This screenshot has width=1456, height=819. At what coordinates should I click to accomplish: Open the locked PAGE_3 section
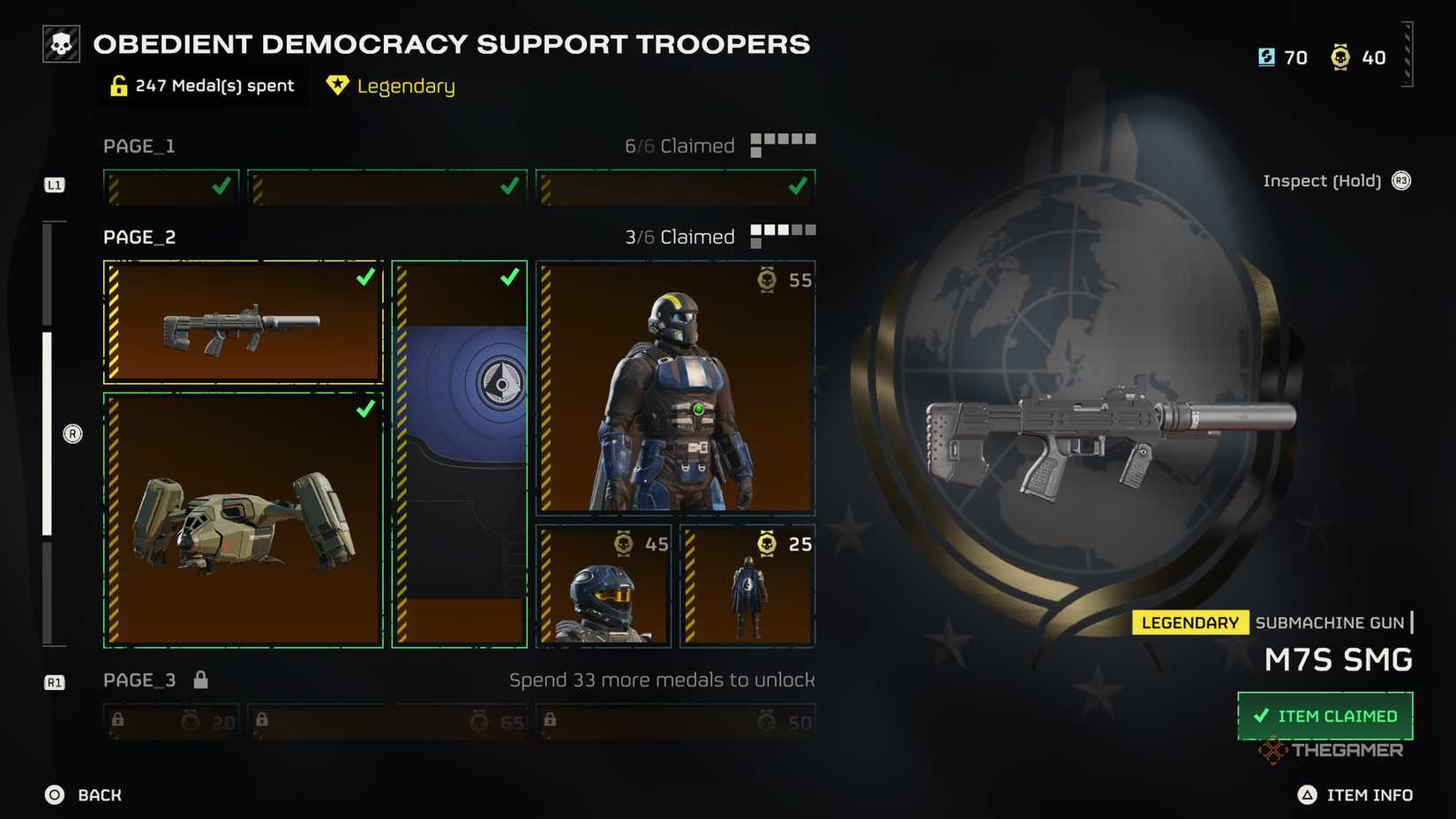coord(138,680)
